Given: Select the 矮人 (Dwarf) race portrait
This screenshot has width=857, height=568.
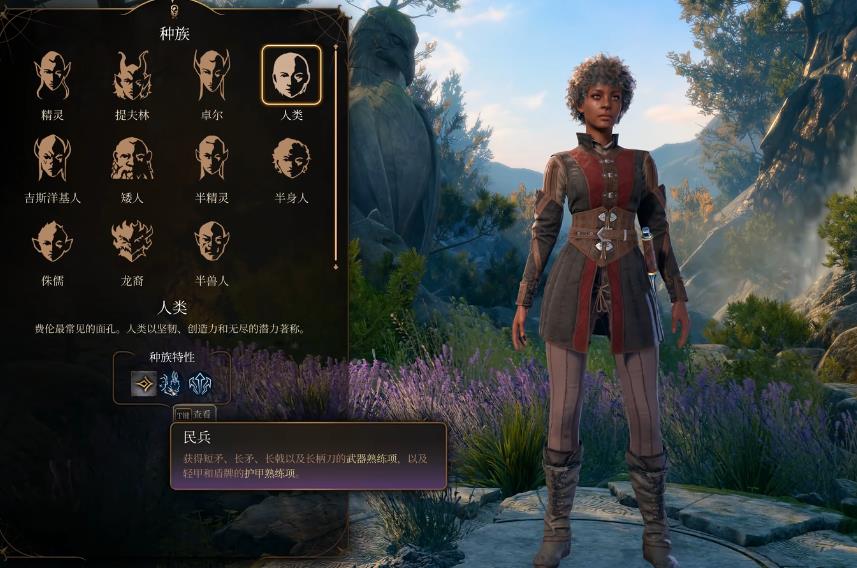Looking at the screenshot, I should click(x=132, y=158).
